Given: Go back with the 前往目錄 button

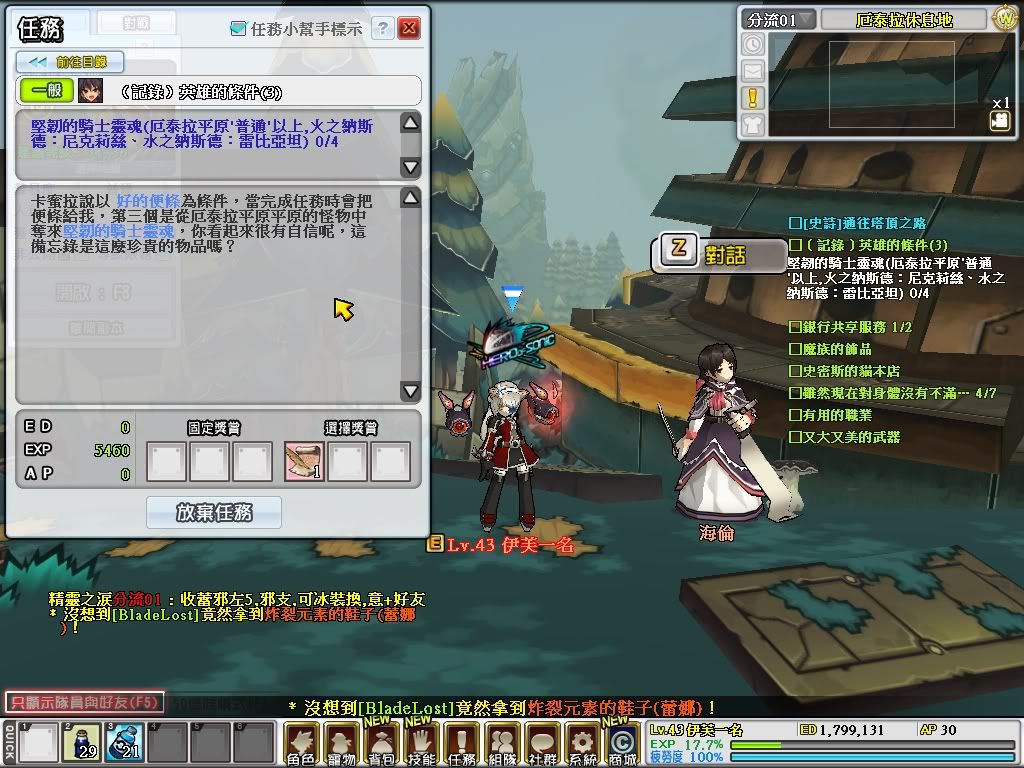Looking at the screenshot, I should tap(70, 62).
